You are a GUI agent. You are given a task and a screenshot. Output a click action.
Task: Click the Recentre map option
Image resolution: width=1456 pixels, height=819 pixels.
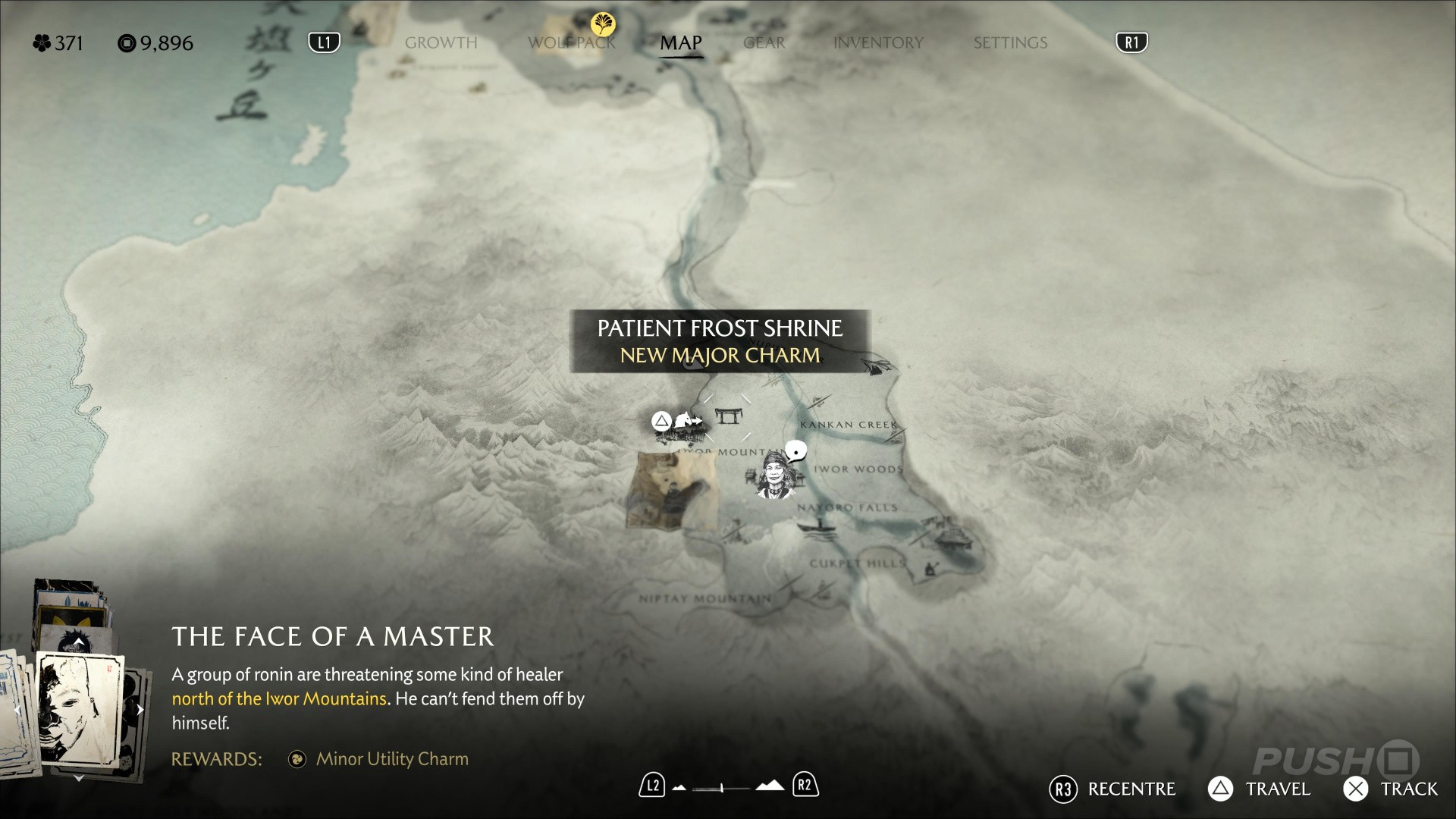1112,789
